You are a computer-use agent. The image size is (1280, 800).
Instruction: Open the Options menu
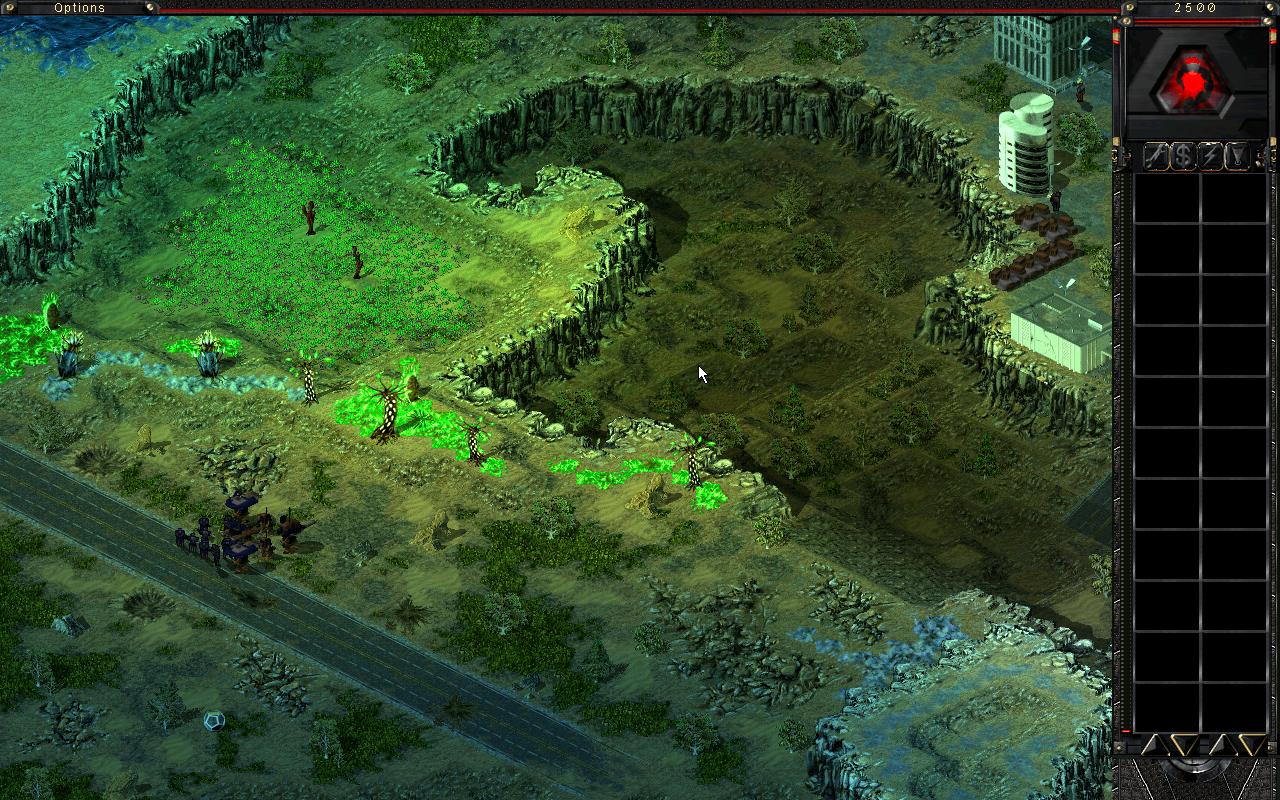click(x=80, y=8)
